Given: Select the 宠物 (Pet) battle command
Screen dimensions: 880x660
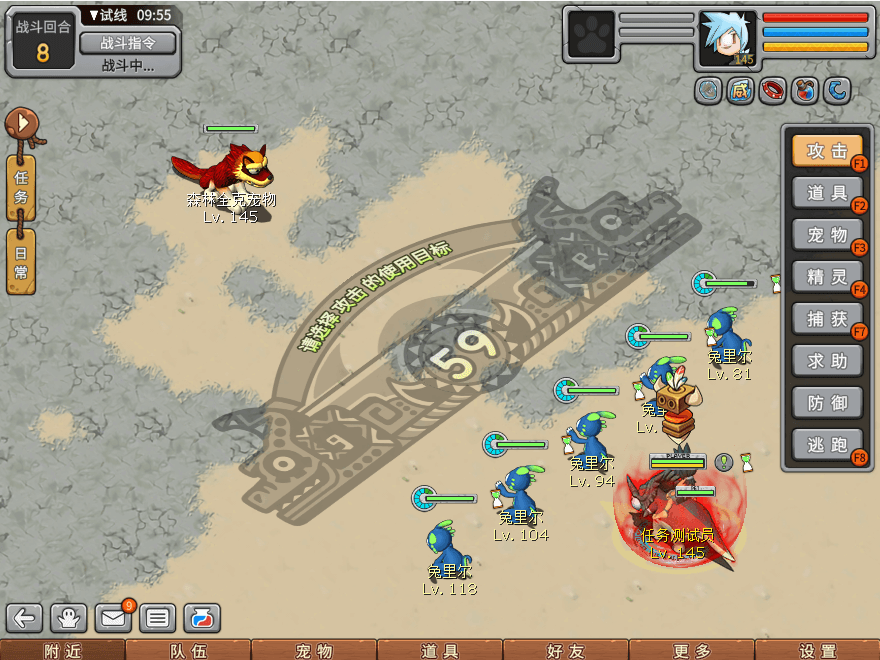Looking at the screenshot, I should [826, 235].
